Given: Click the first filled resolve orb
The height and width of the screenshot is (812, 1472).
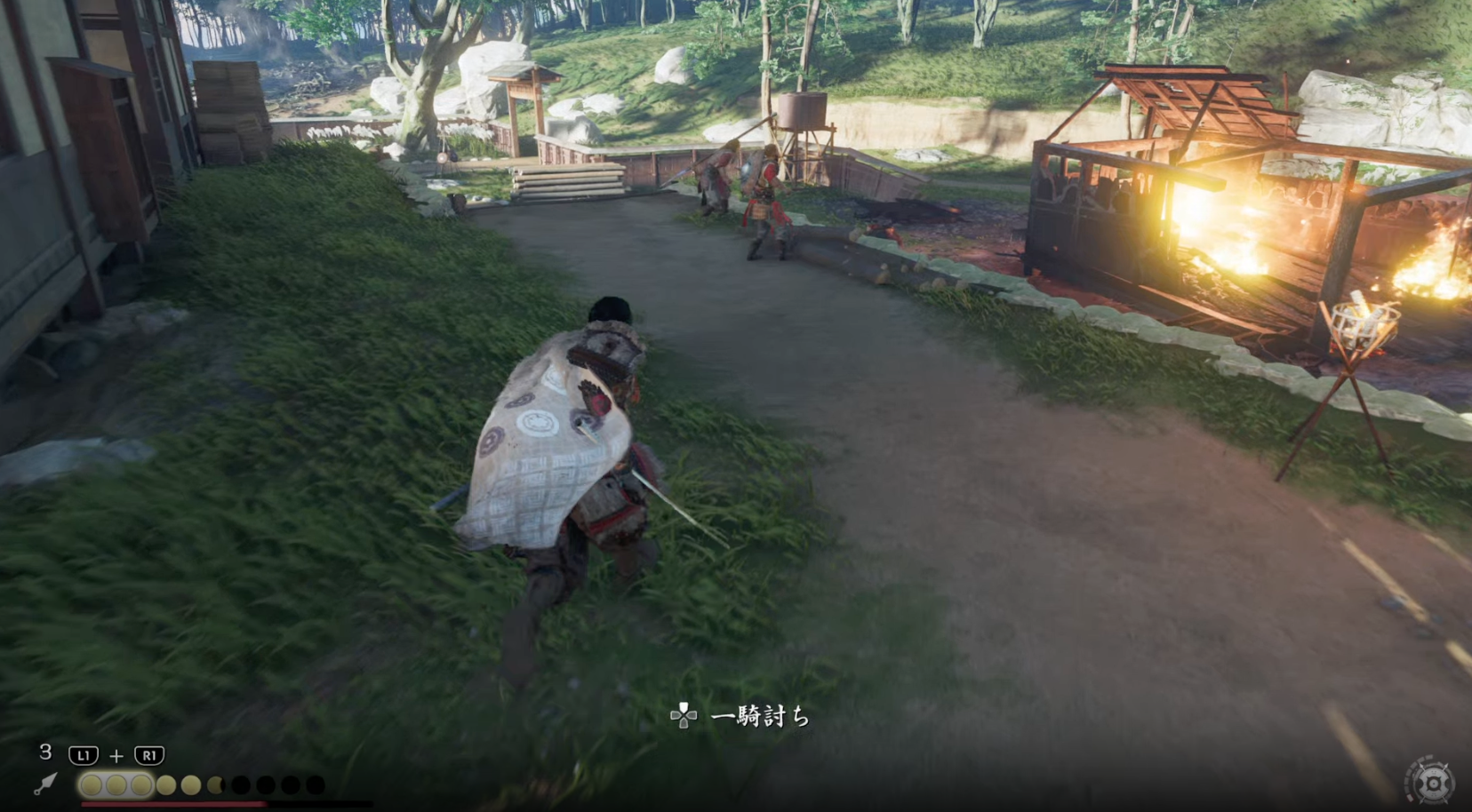Looking at the screenshot, I should 90,784.
